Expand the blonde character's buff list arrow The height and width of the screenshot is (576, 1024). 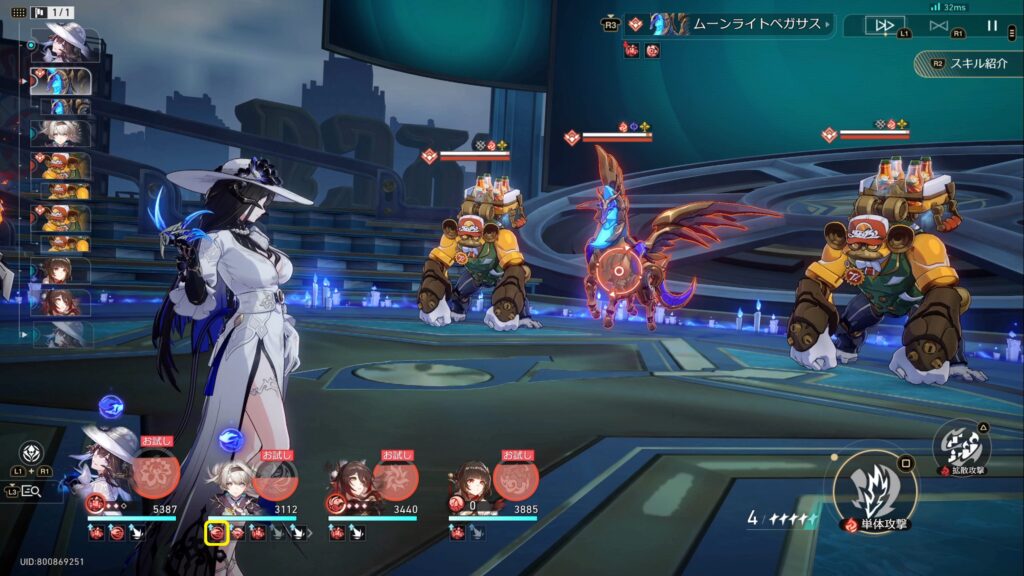tap(309, 533)
